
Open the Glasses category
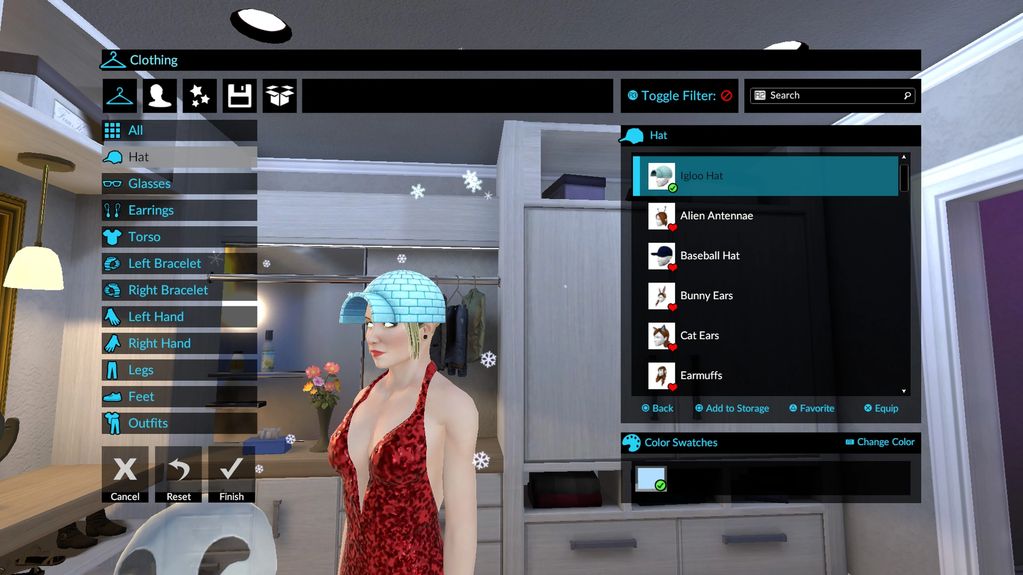point(178,184)
